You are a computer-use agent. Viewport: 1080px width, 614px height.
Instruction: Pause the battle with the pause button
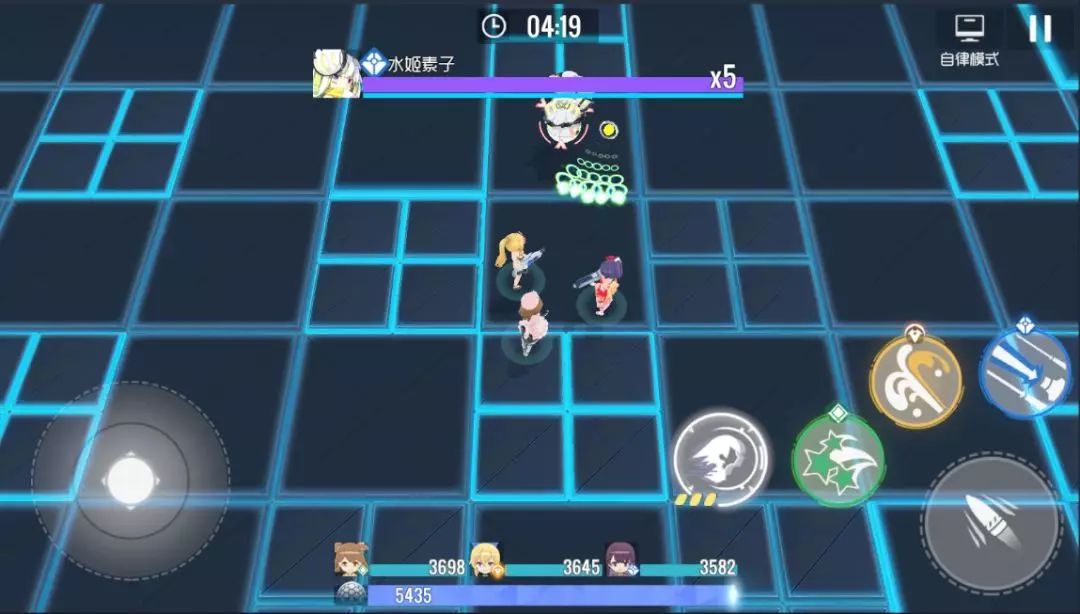pos(1040,28)
